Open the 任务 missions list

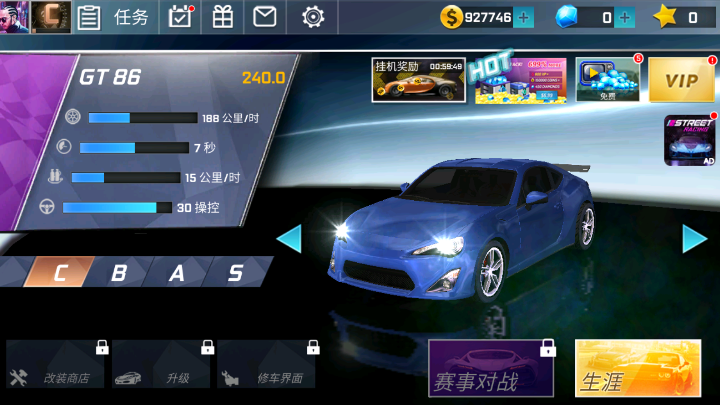point(118,17)
